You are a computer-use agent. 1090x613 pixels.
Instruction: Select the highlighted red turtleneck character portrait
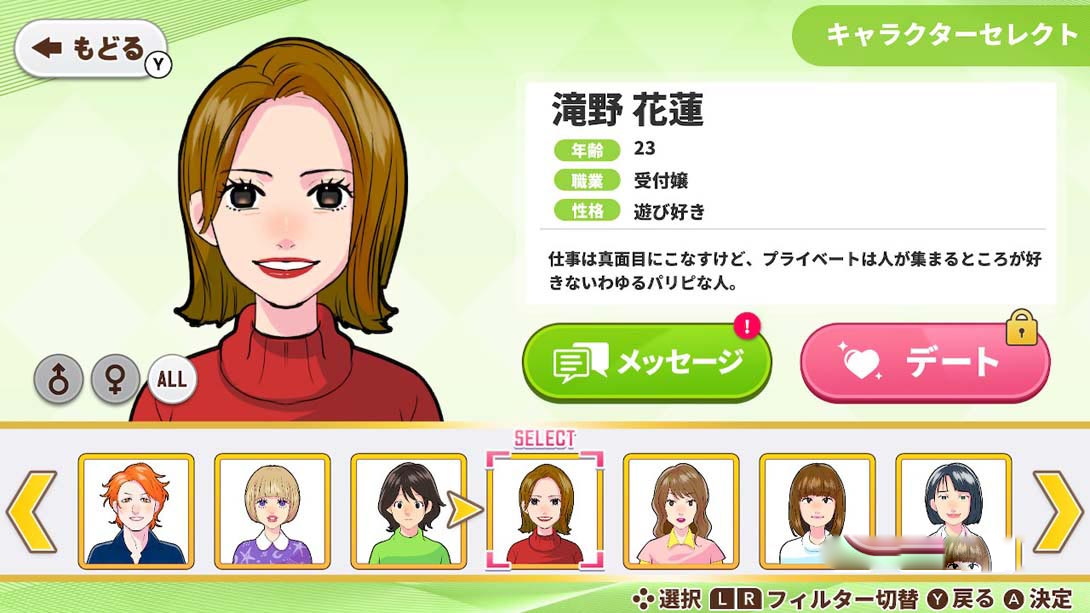point(545,510)
